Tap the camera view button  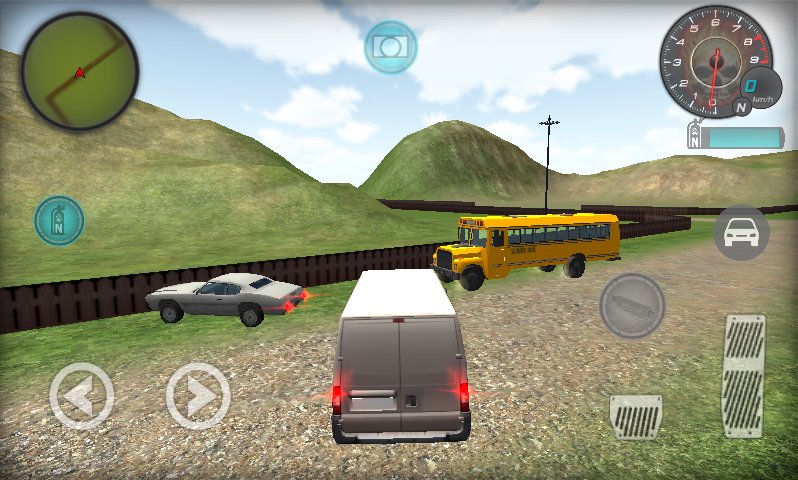point(390,46)
